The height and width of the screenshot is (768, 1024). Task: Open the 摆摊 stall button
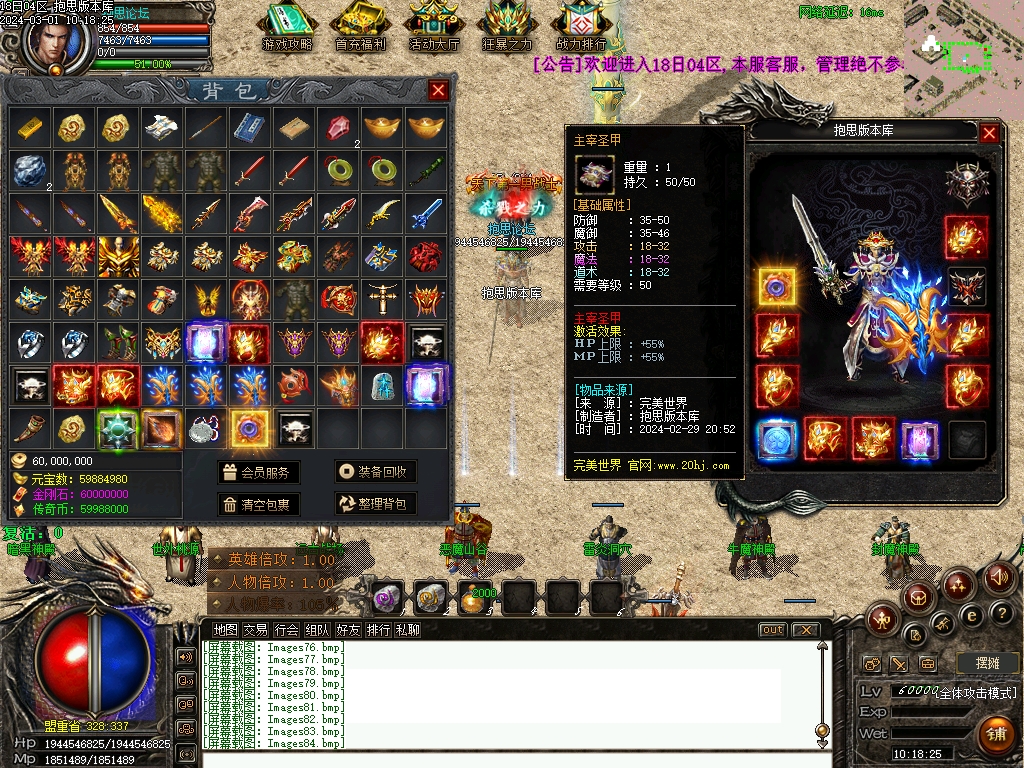pyautogui.click(x=987, y=663)
